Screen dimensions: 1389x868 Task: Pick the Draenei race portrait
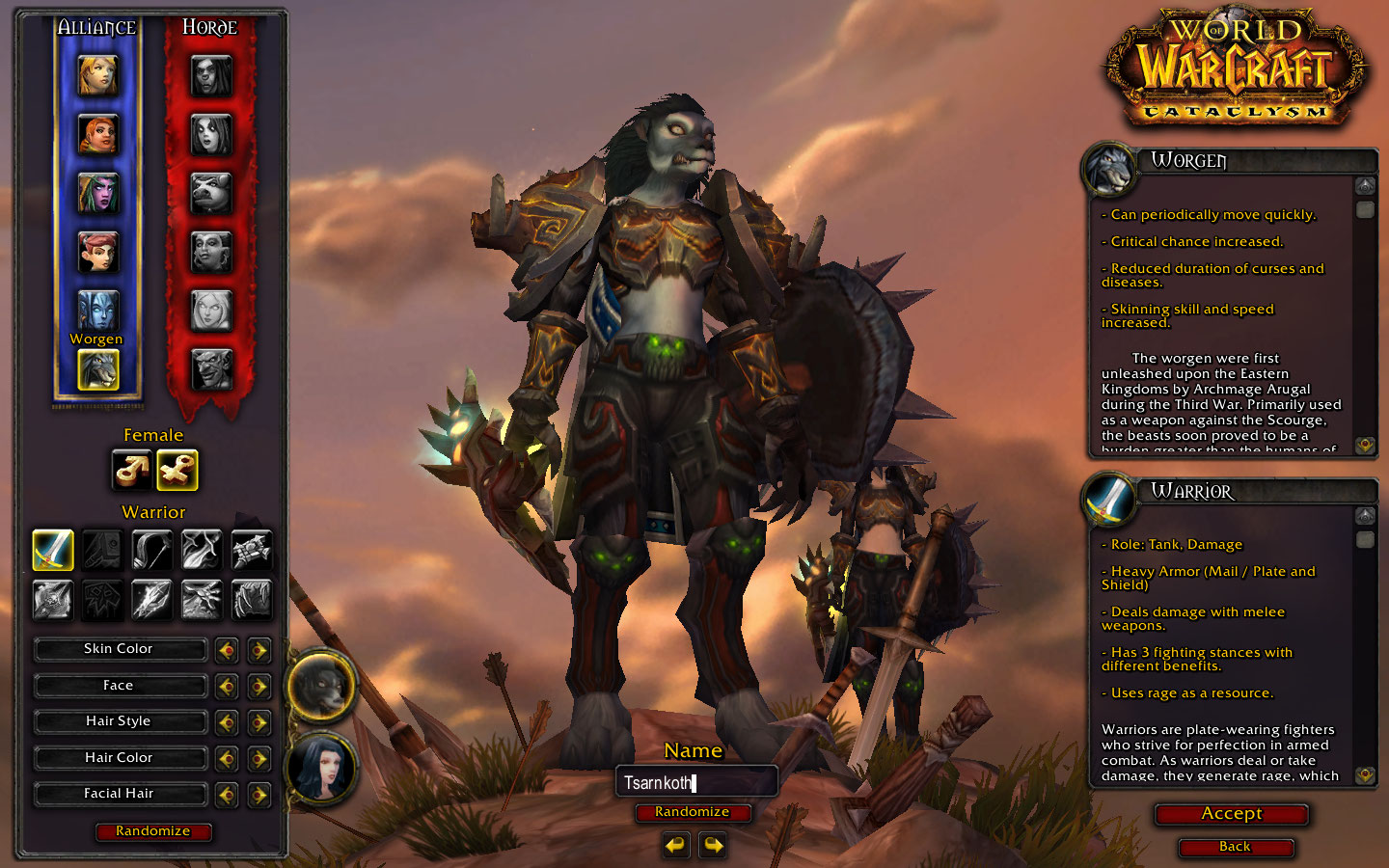click(97, 311)
